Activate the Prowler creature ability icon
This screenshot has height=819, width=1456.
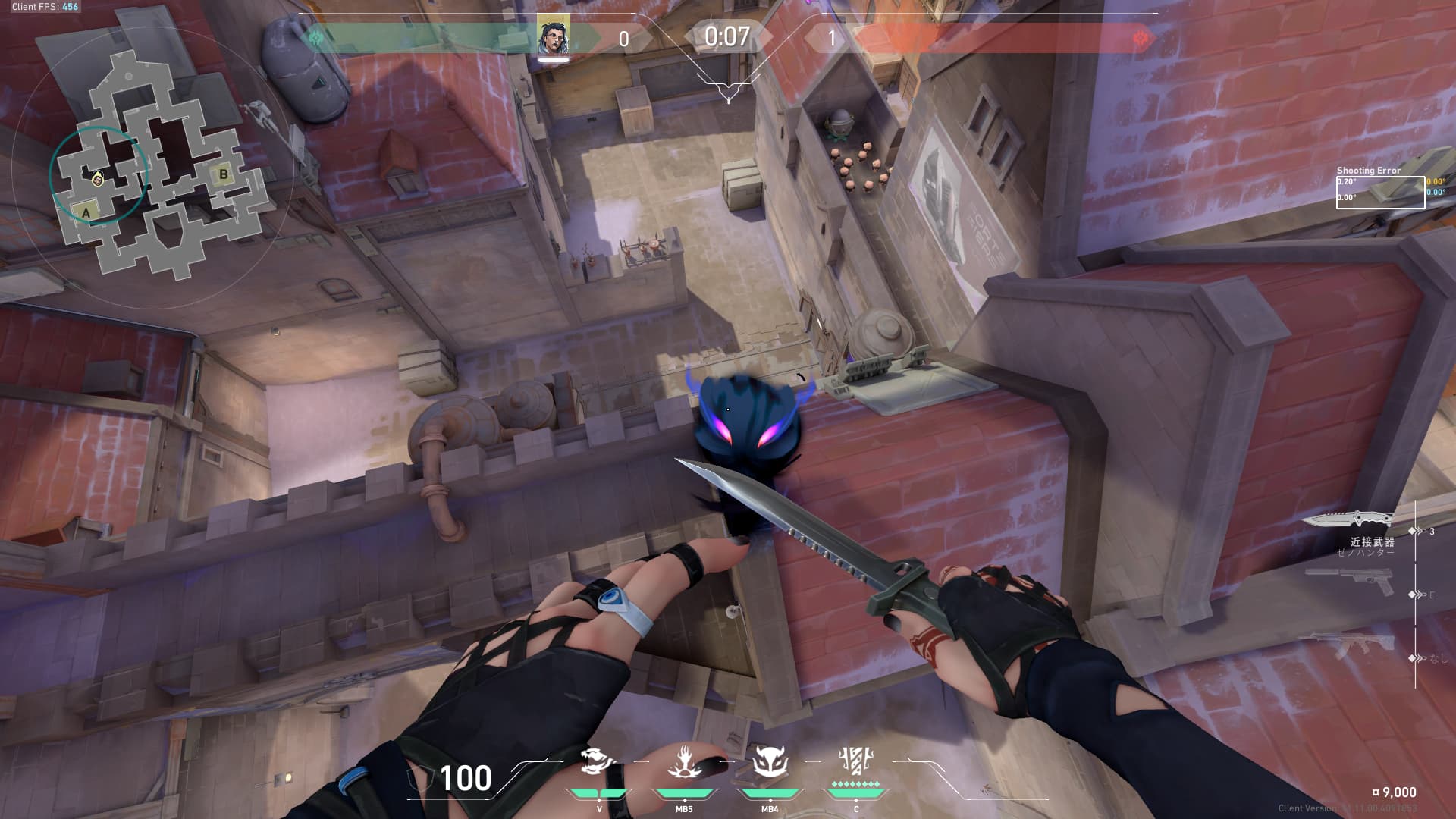pos(598,761)
